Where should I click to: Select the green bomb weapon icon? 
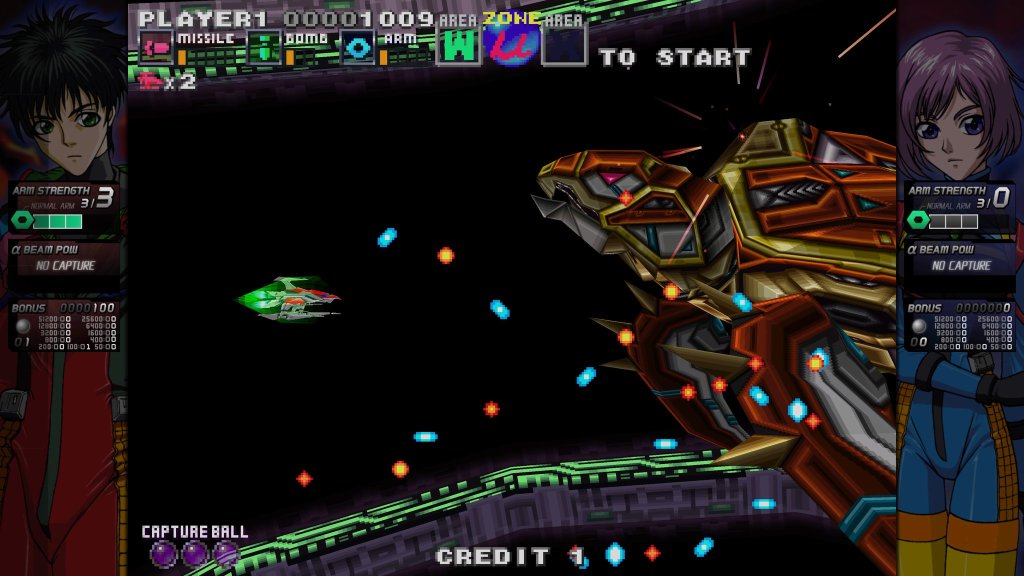pyautogui.click(x=263, y=46)
